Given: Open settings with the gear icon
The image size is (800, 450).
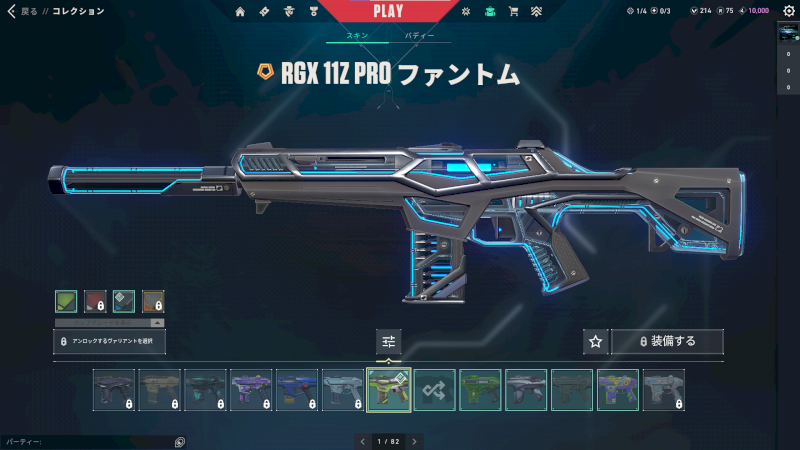Looking at the screenshot, I should point(787,11).
